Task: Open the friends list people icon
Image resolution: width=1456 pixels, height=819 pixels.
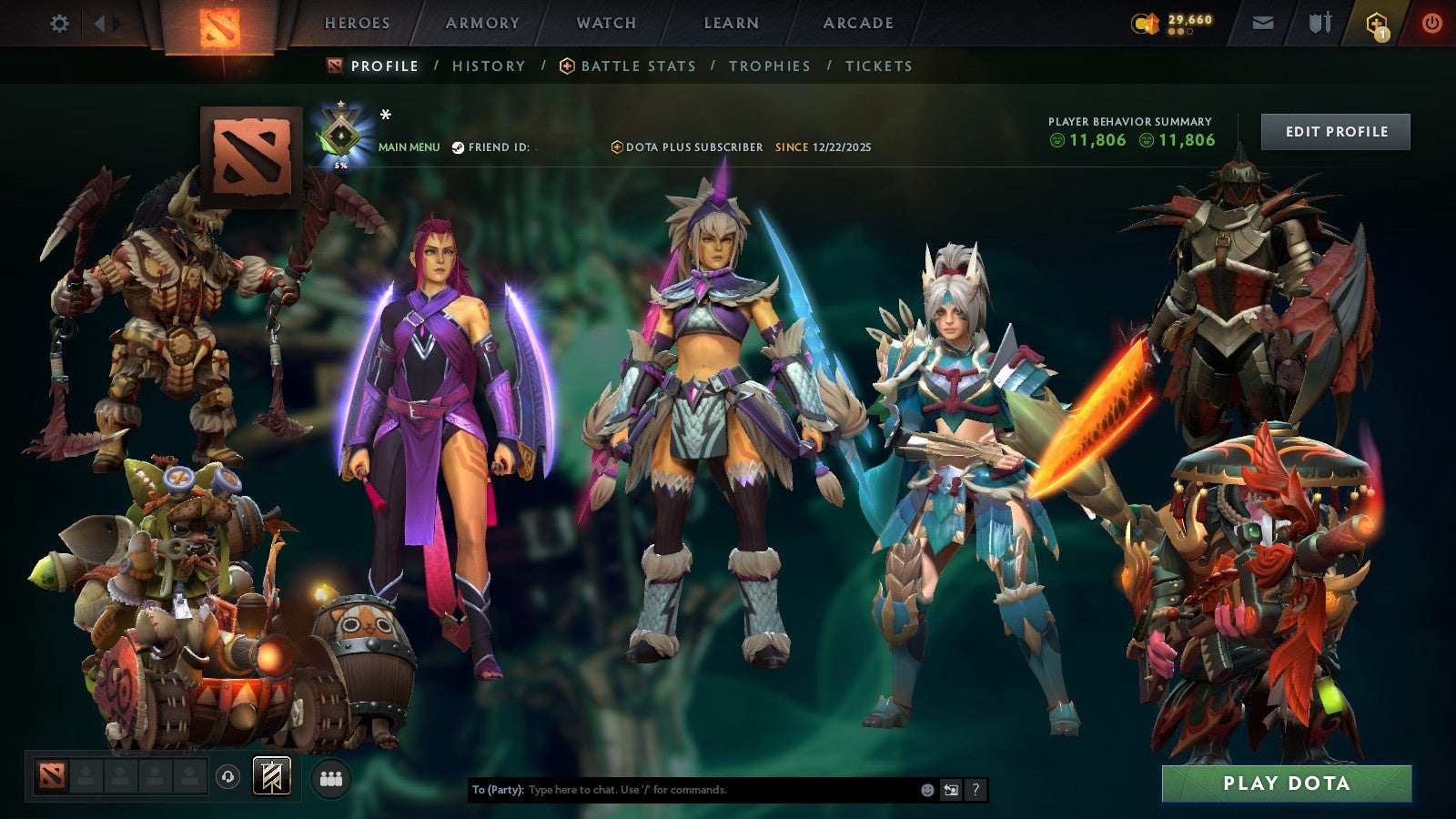Action: click(332, 776)
